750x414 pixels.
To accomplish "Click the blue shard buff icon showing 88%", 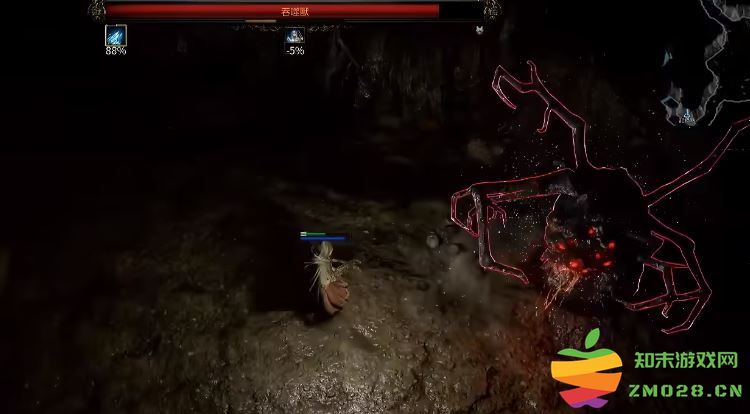I will point(116,35).
